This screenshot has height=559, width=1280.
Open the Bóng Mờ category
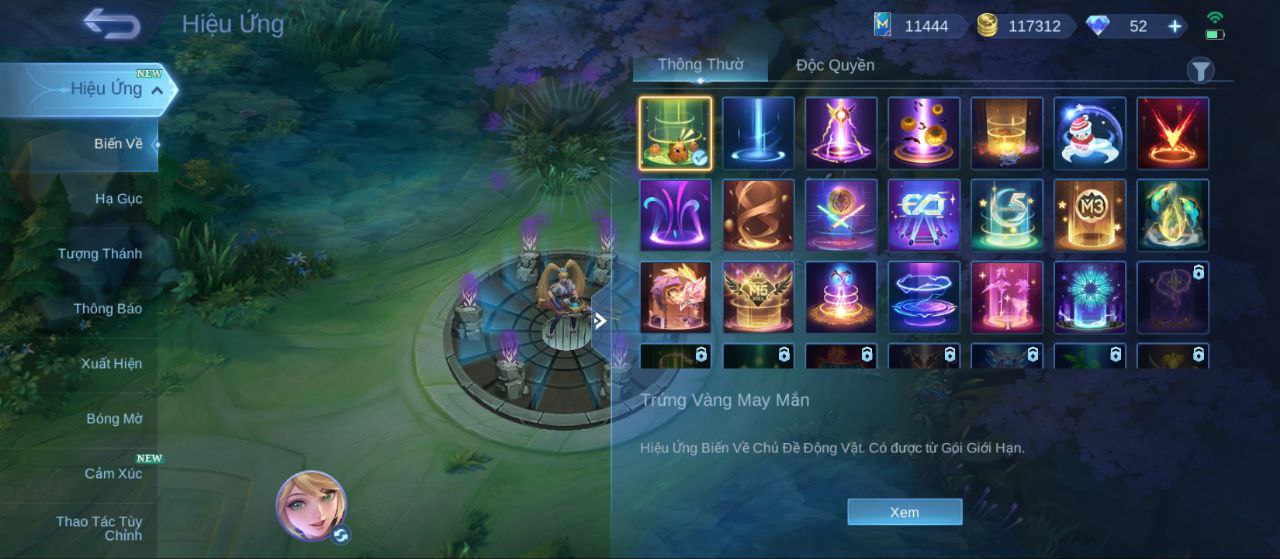114,419
